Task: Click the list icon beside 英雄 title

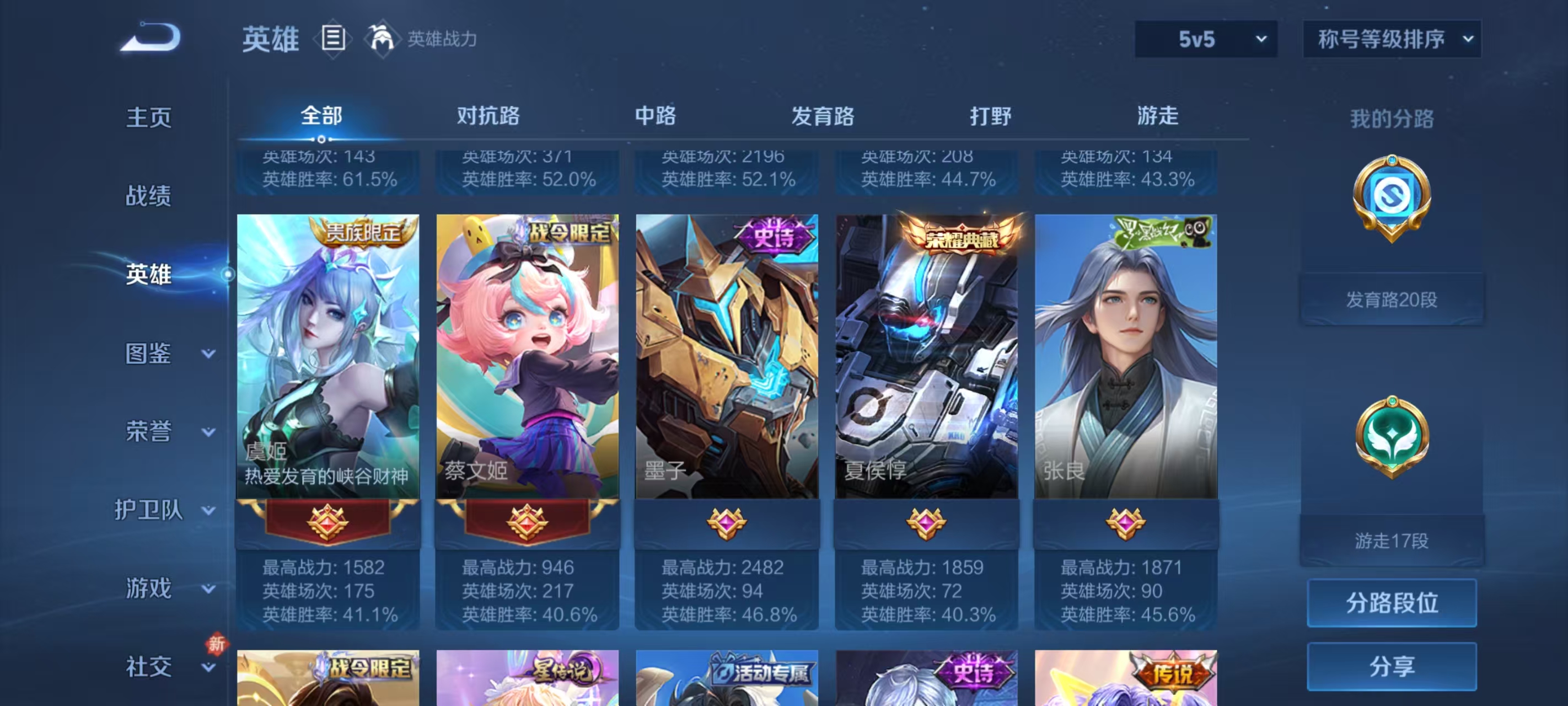Action: pyautogui.click(x=334, y=38)
